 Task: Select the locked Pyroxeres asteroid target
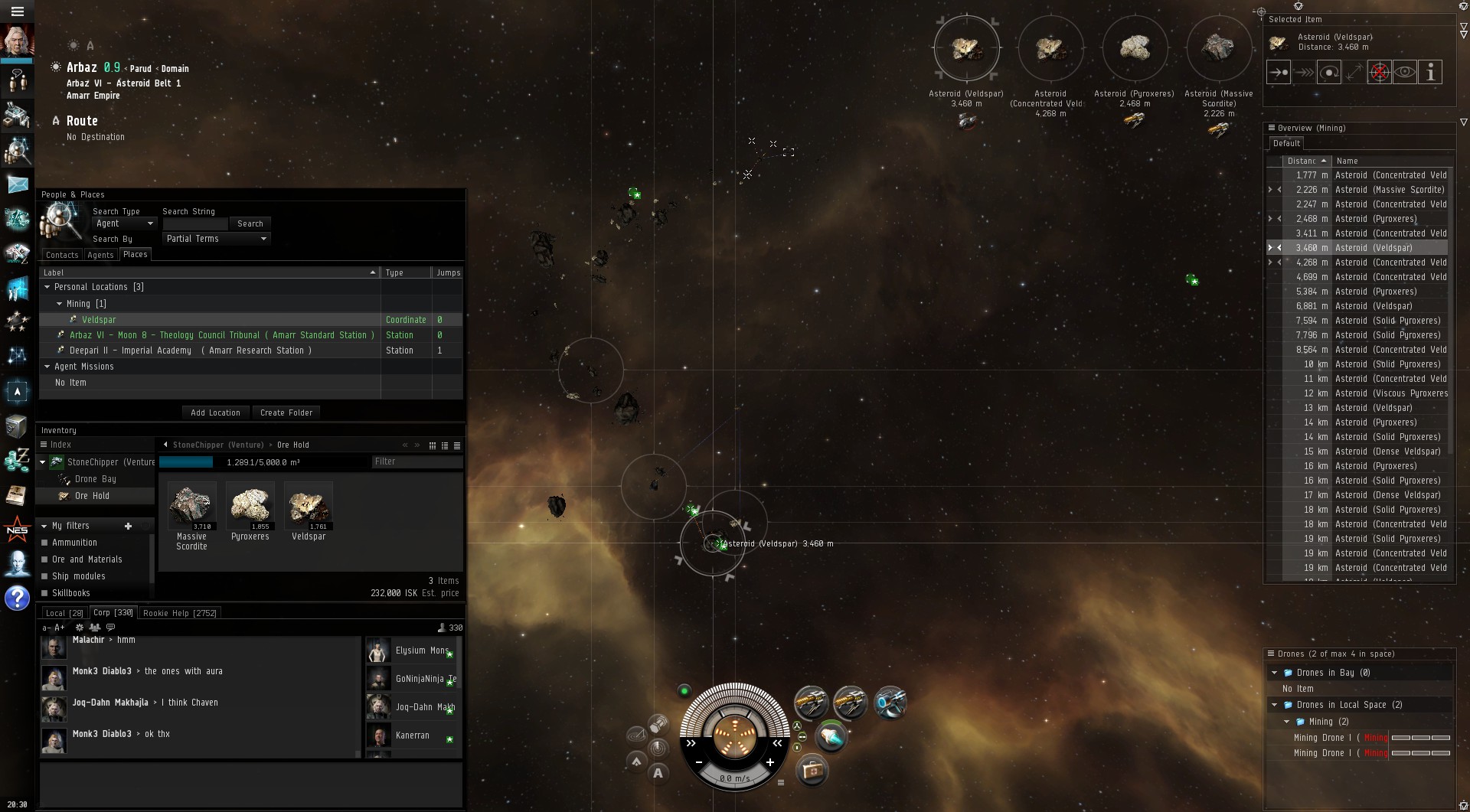pyautogui.click(x=1134, y=48)
